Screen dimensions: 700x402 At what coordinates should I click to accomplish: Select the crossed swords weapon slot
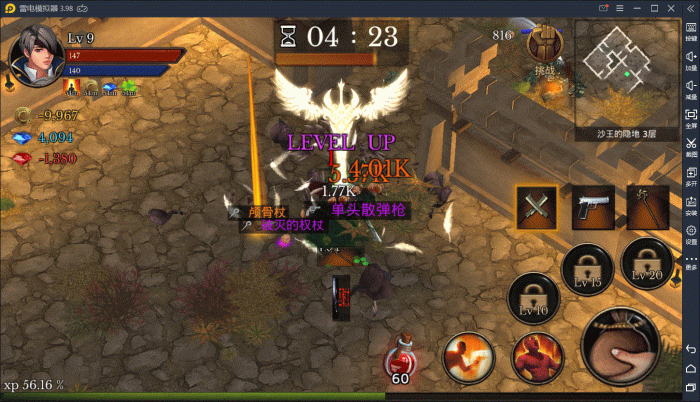click(x=536, y=208)
